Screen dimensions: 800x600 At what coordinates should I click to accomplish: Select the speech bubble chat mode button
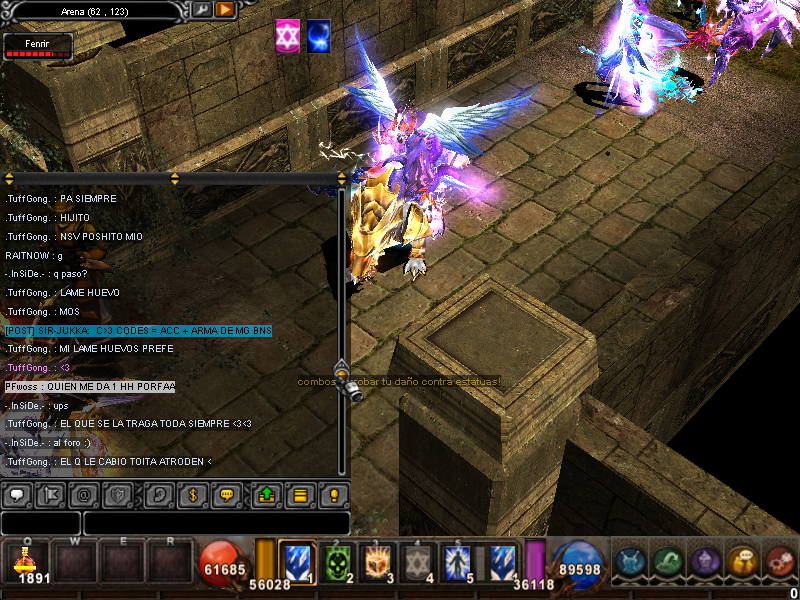pos(16,494)
